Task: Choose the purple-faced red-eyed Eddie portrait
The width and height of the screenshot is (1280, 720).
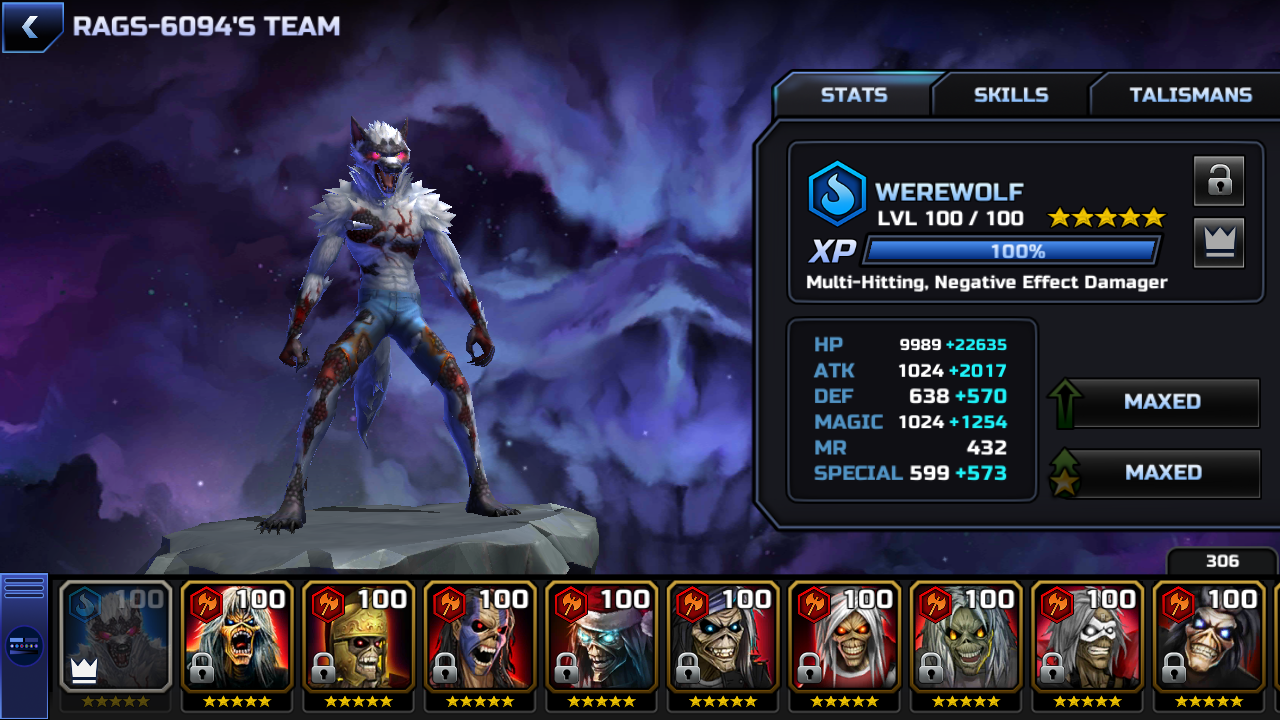Action: (x=480, y=637)
